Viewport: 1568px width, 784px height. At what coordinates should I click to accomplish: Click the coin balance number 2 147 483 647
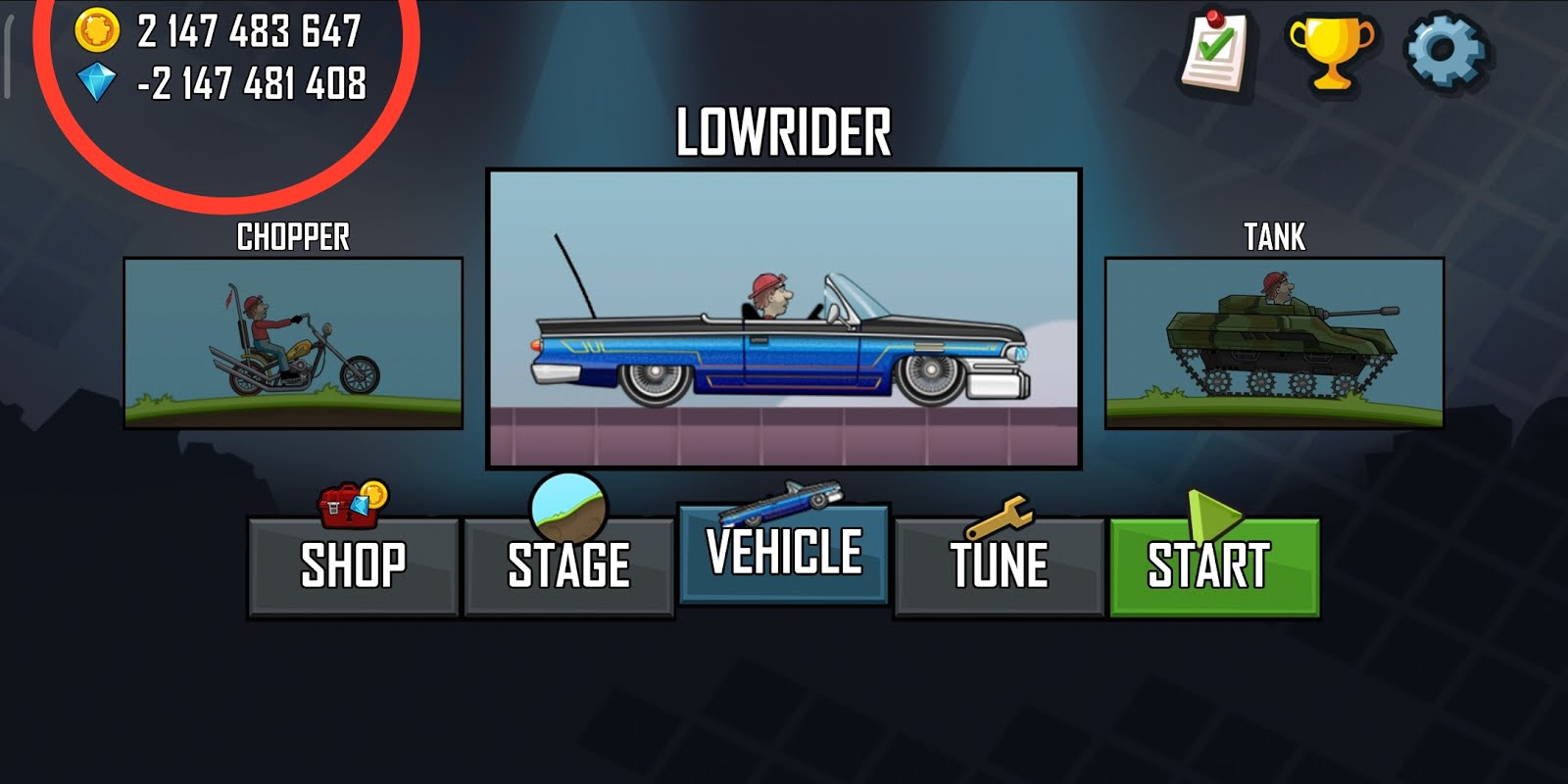point(248,30)
